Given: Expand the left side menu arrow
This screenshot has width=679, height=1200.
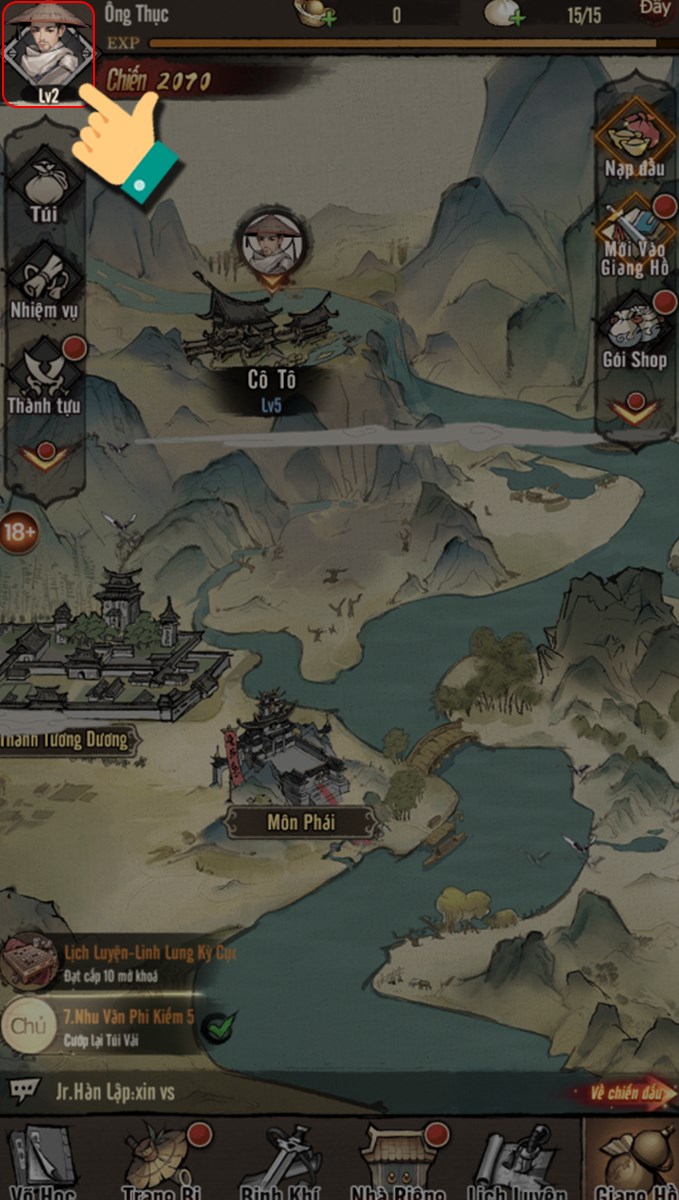Looking at the screenshot, I should click(44, 458).
